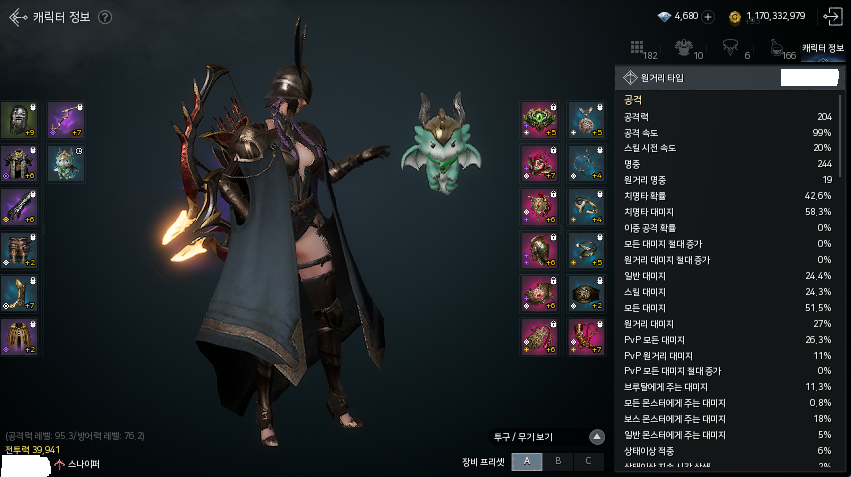Switch to the necklace accessories tab
851x477 pixels.
[733, 48]
